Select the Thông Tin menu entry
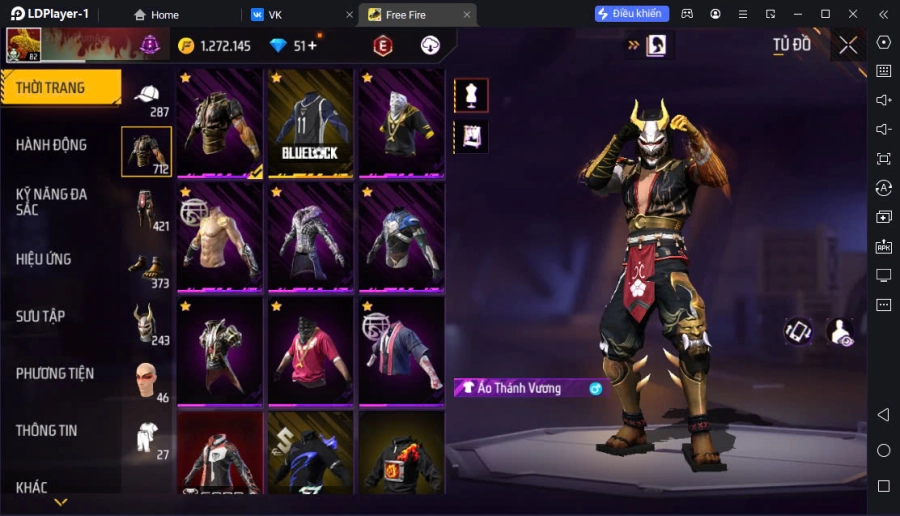The width and height of the screenshot is (900, 516). (47, 430)
